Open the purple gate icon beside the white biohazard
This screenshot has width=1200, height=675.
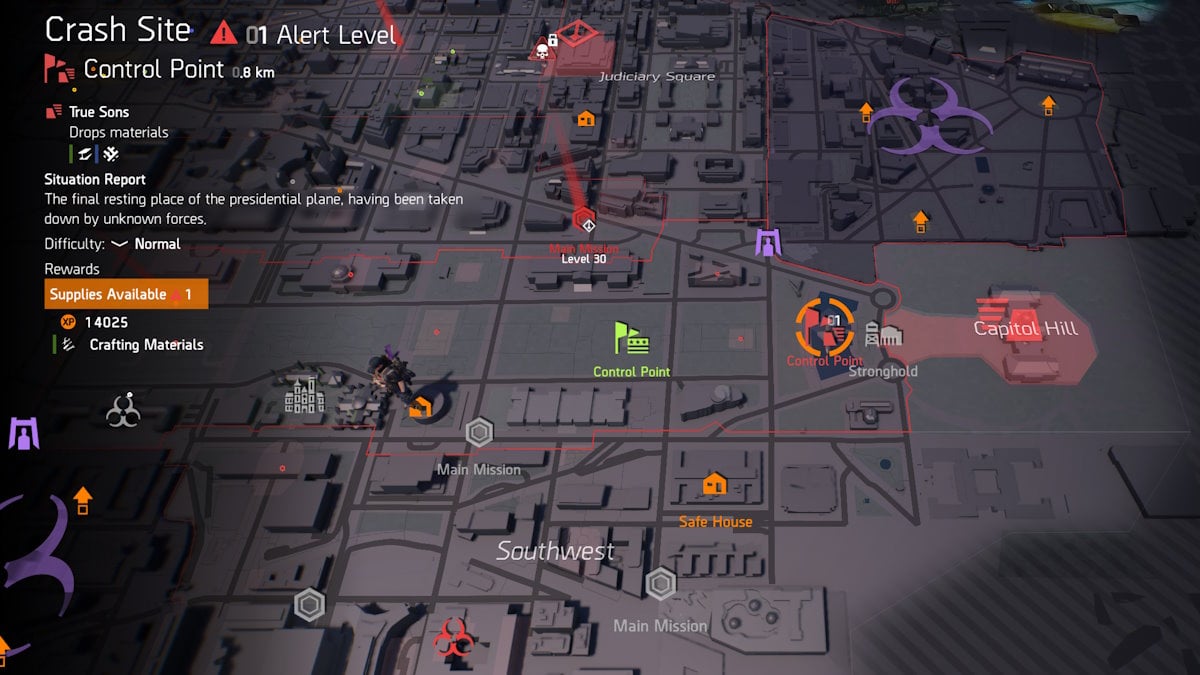(x=23, y=433)
